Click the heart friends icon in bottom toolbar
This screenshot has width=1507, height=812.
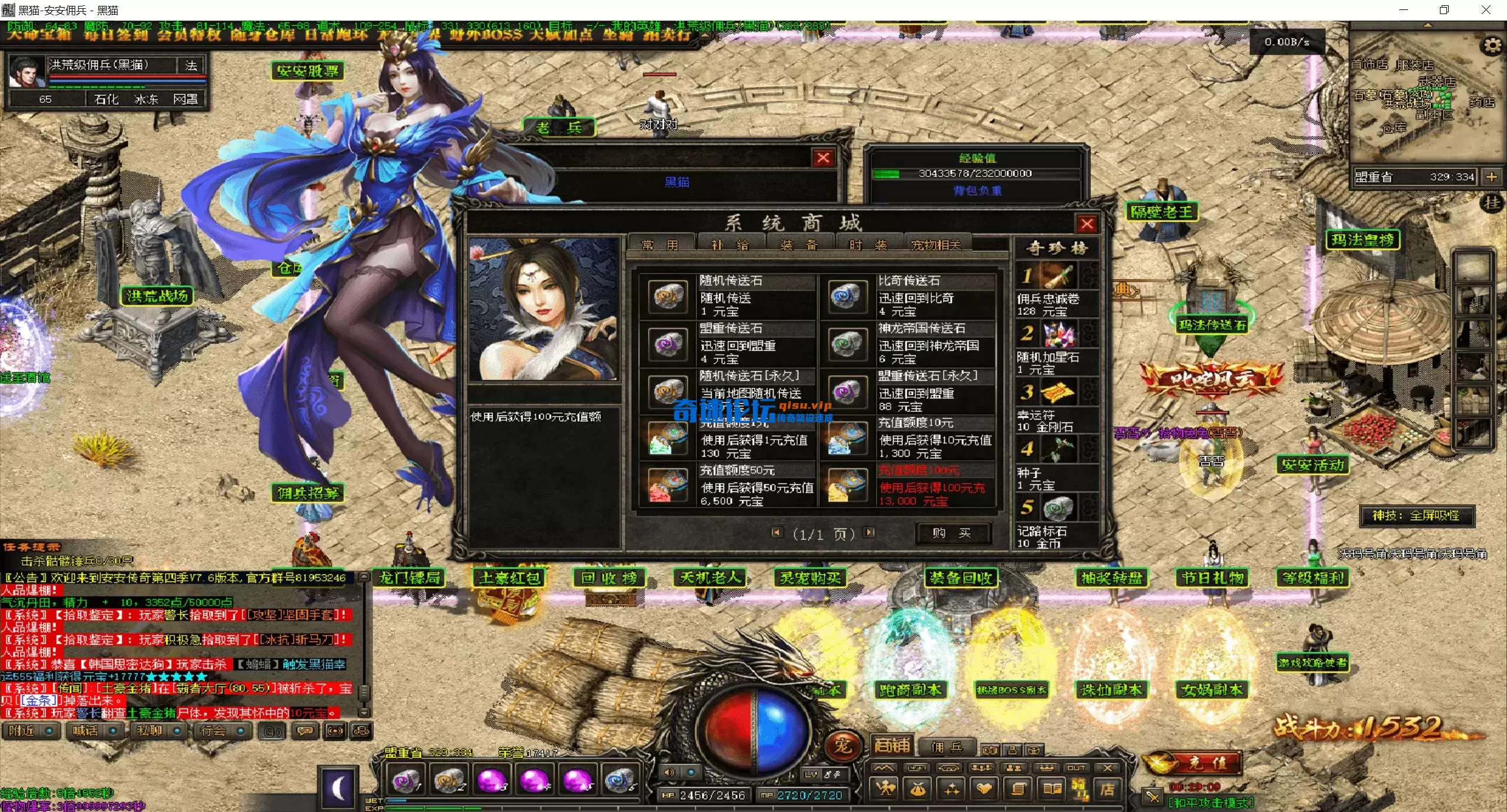pos(984,788)
